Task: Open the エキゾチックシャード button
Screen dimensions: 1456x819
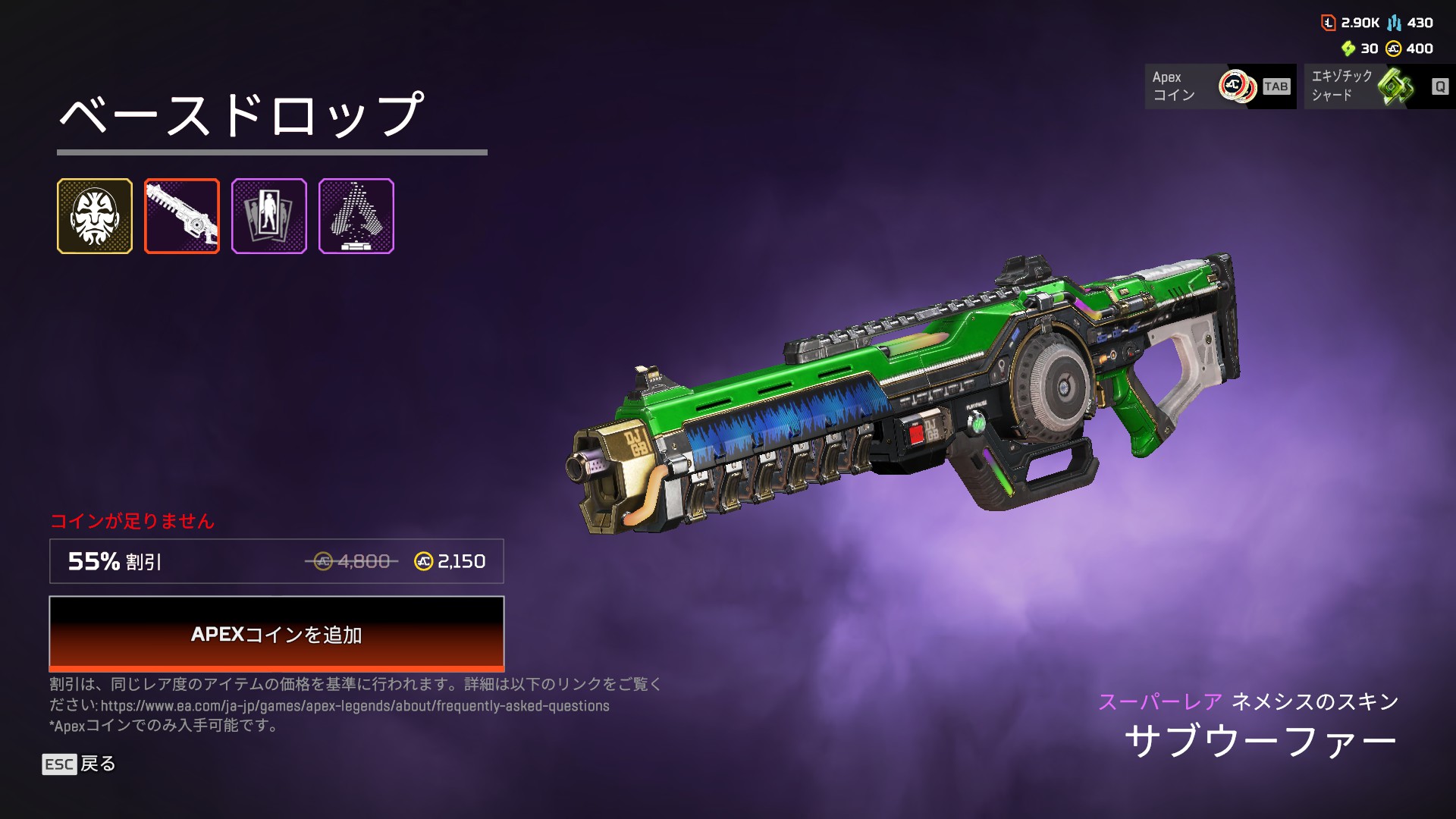Action: tap(1379, 86)
